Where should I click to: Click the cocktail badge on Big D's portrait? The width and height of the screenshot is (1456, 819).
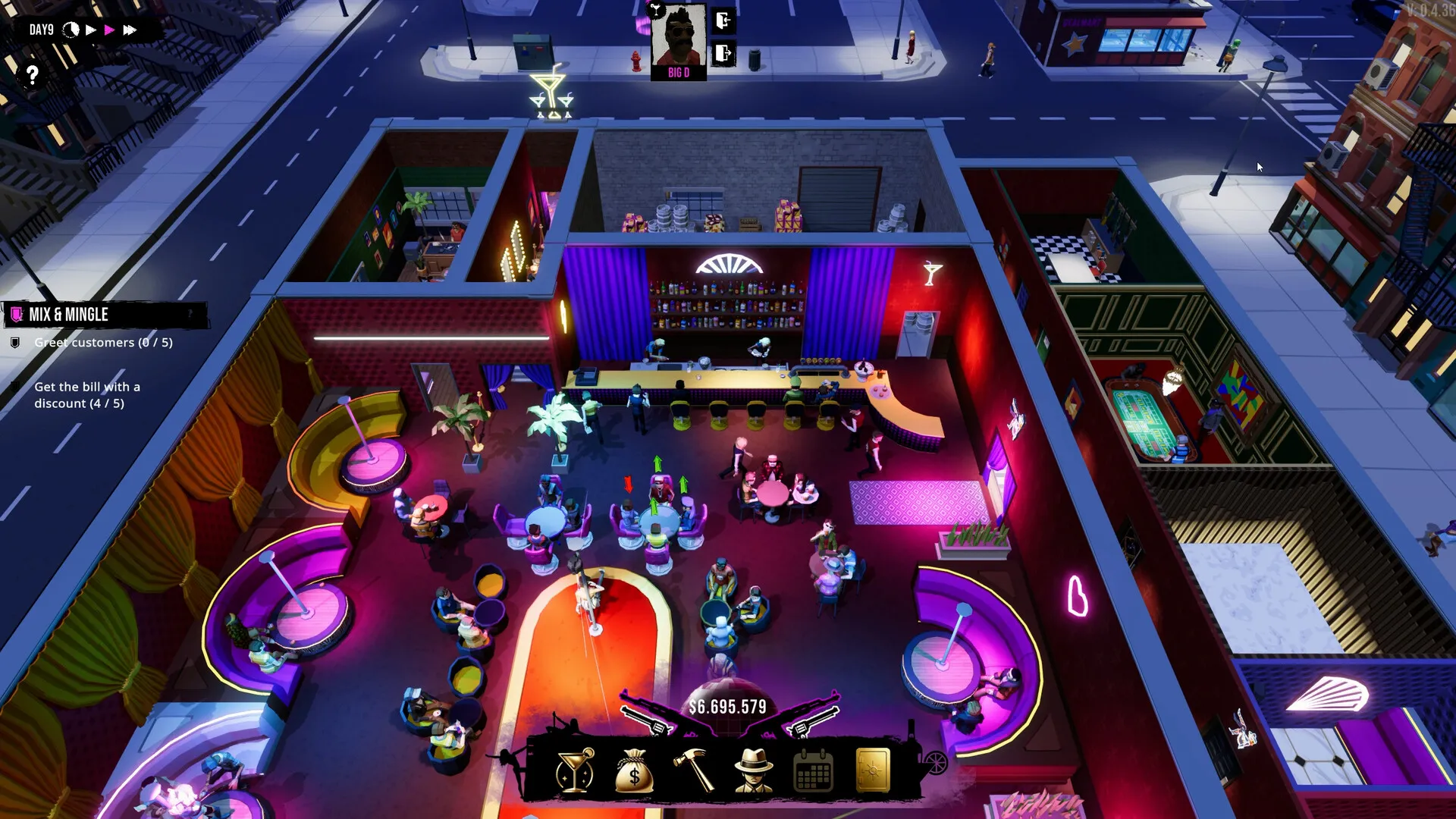tap(656, 11)
